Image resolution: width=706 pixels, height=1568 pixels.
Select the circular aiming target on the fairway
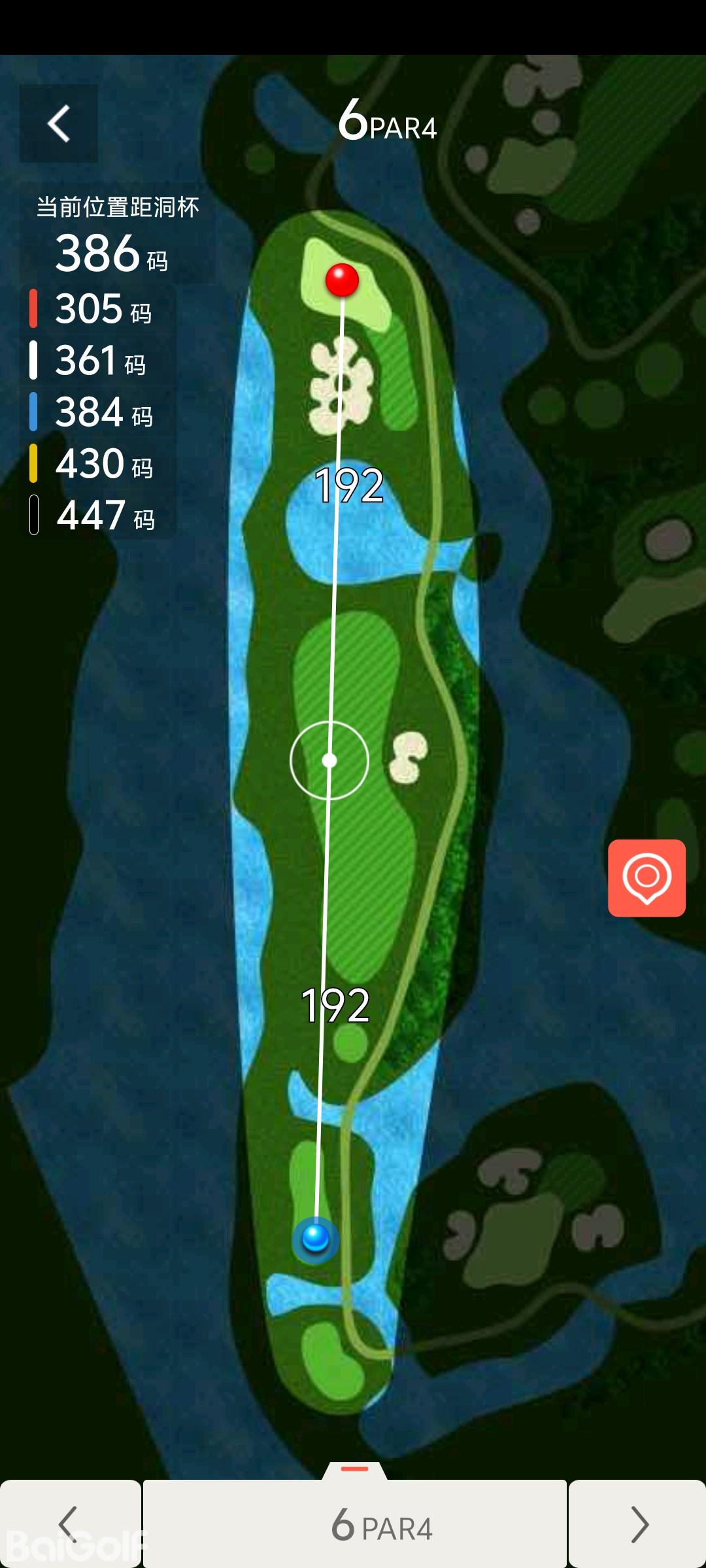[329, 760]
